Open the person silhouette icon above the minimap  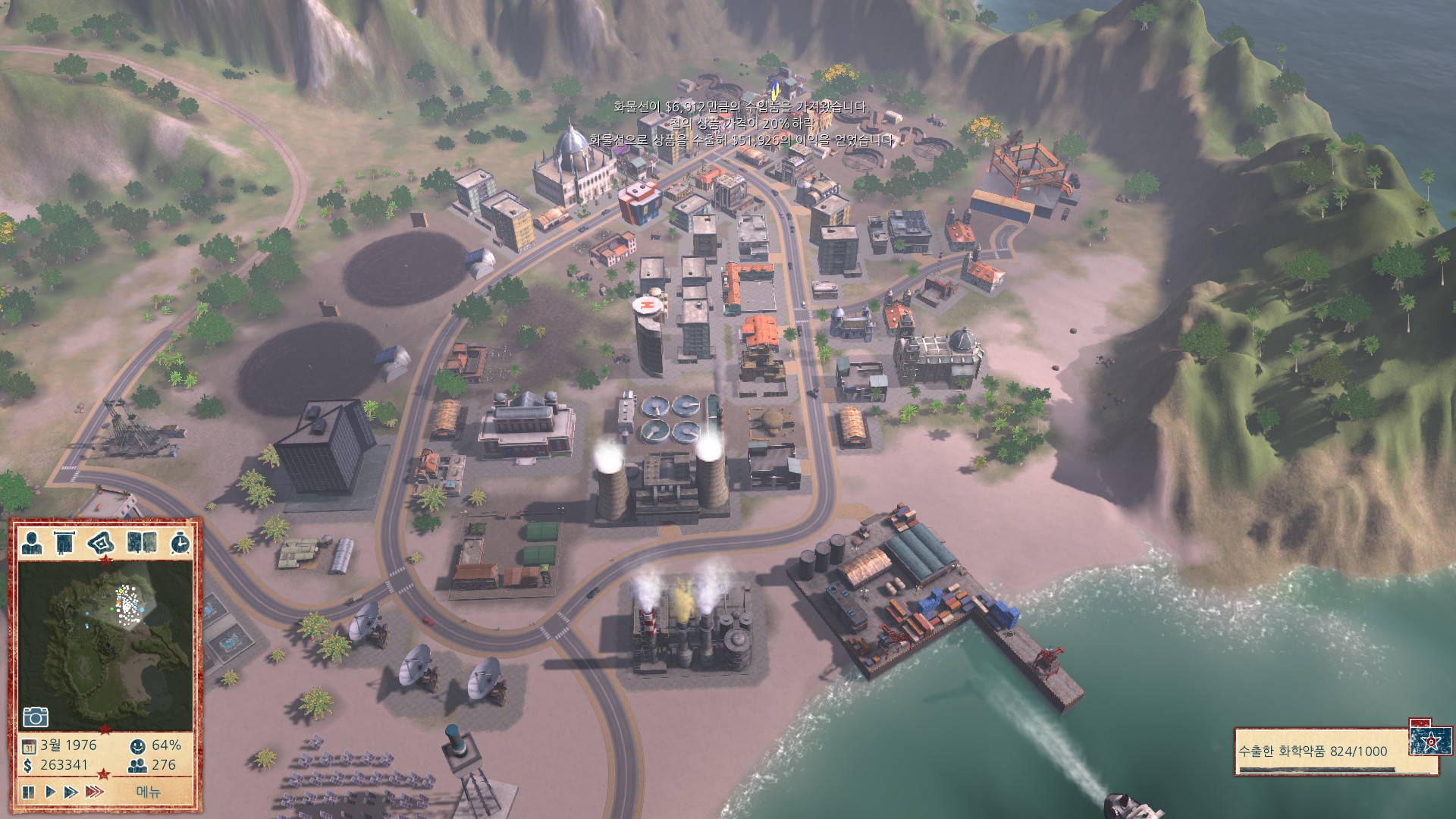(x=32, y=542)
